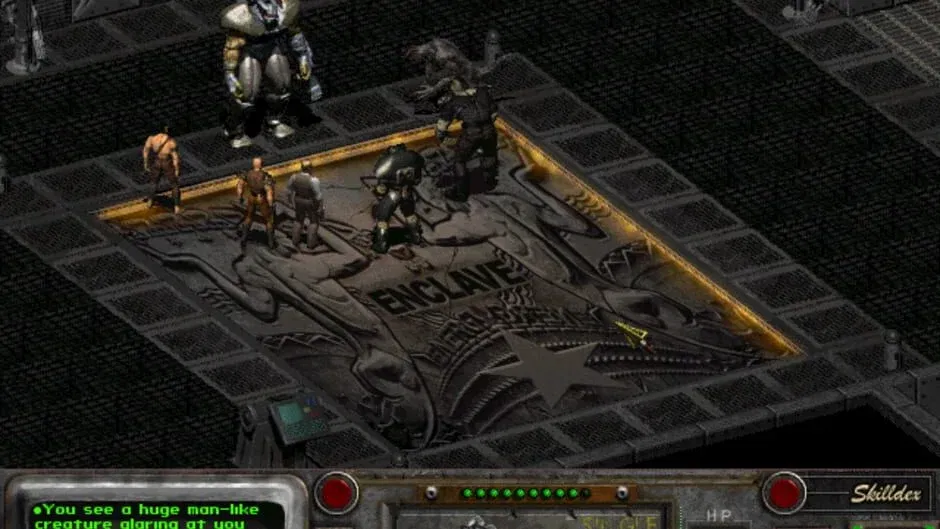Click the red button left of the weapon slot
Image resolution: width=940 pixels, height=529 pixels.
[x=336, y=492]
